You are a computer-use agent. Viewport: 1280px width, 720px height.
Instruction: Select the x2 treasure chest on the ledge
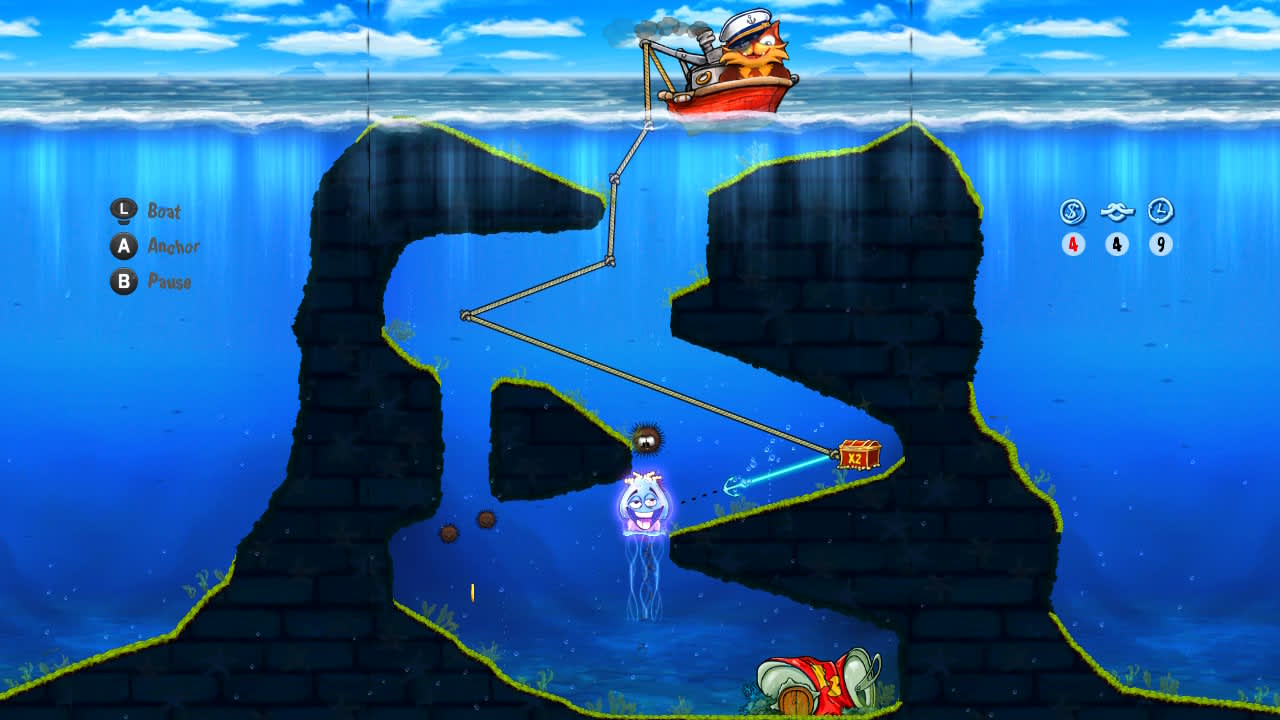click(861, 452)
